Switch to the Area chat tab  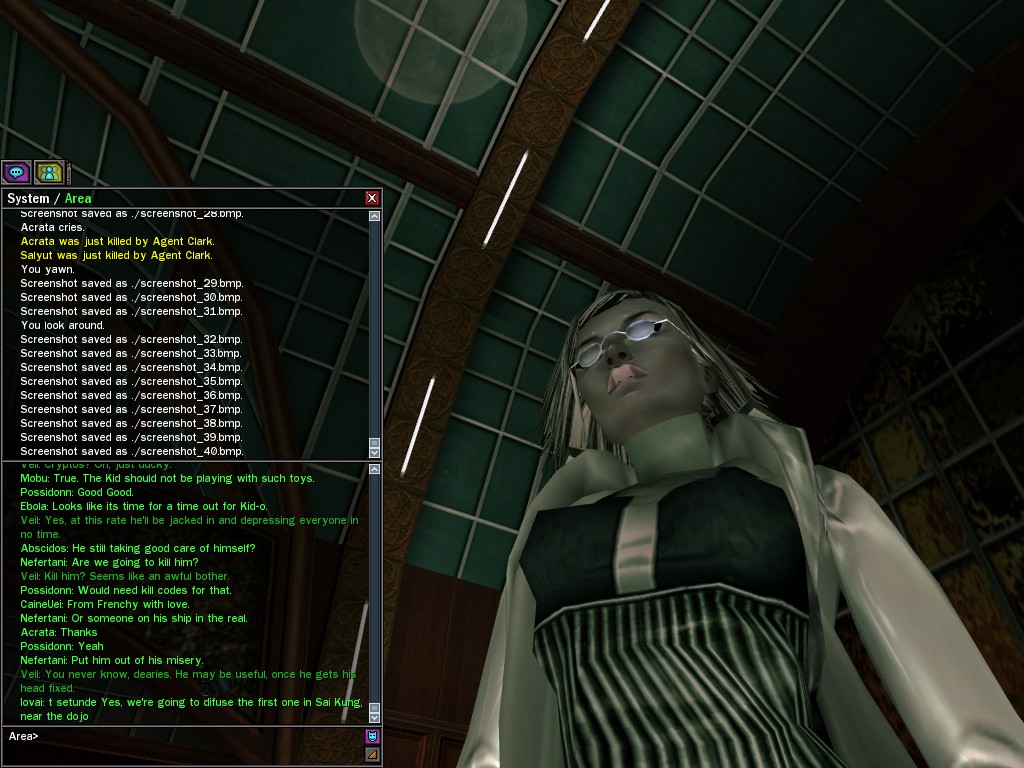(78, 198)
